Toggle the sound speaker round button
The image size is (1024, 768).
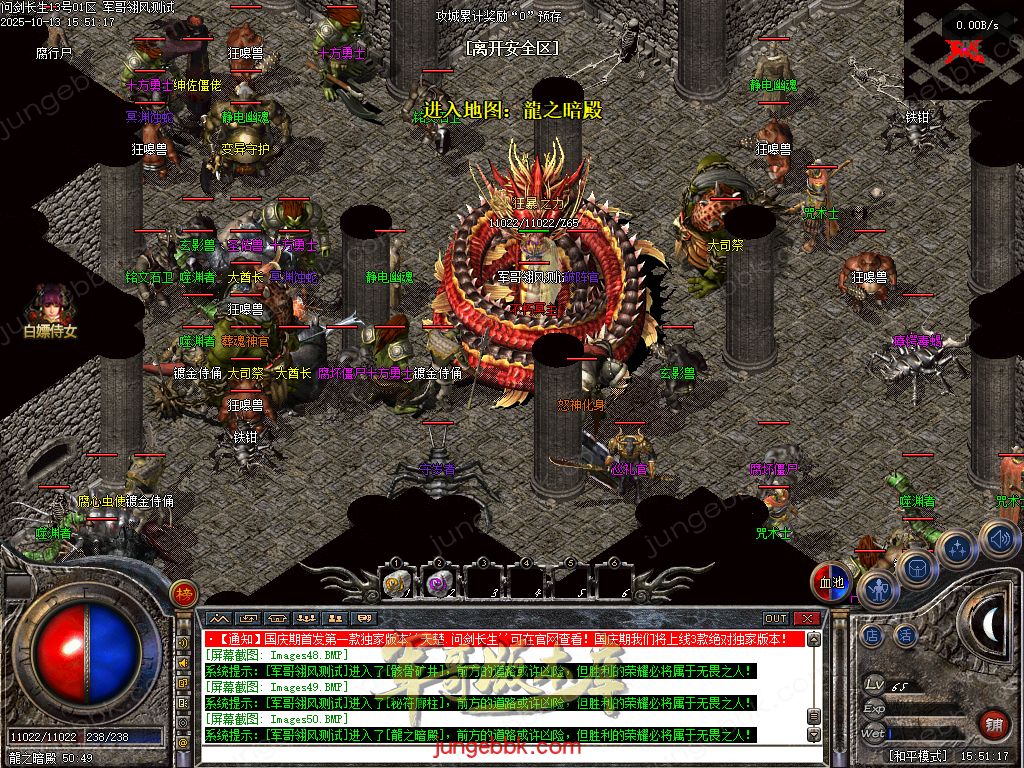coord(998,539)
